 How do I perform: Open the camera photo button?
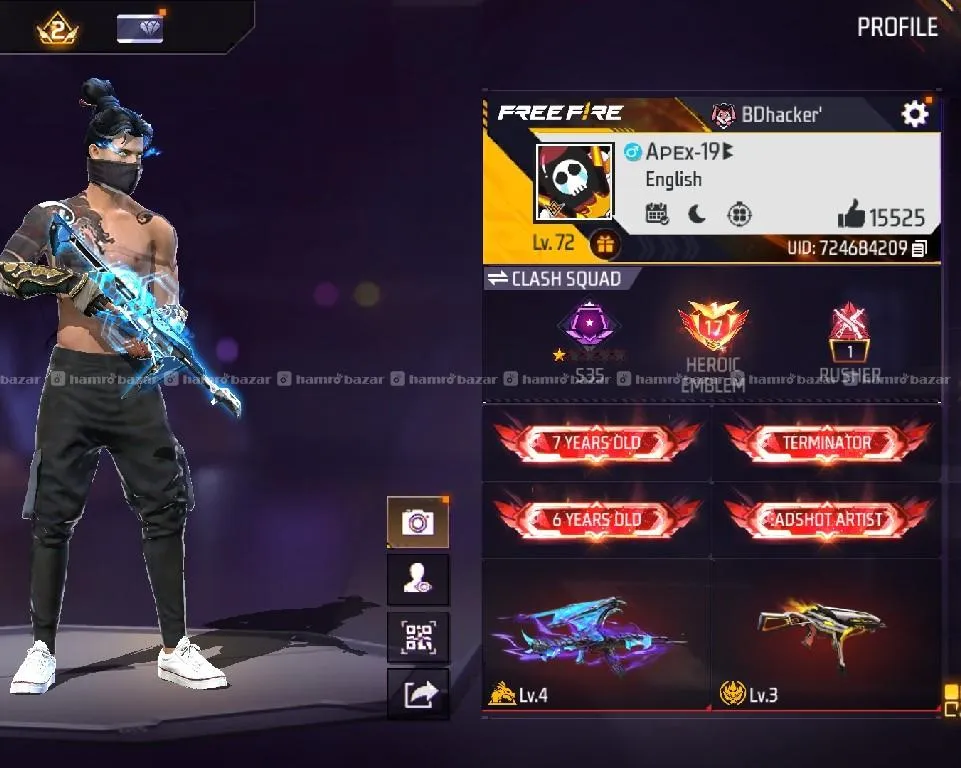tap(417, 522)
